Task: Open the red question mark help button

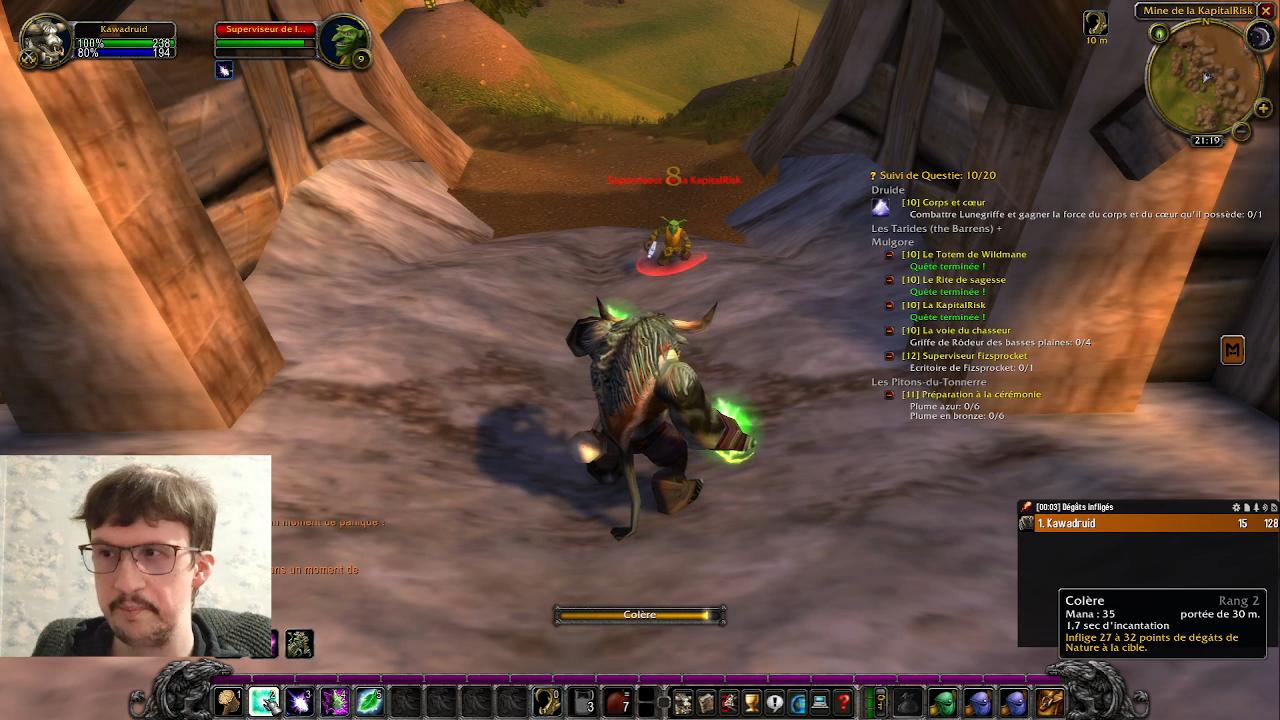Action: click(x=843, y=703)
